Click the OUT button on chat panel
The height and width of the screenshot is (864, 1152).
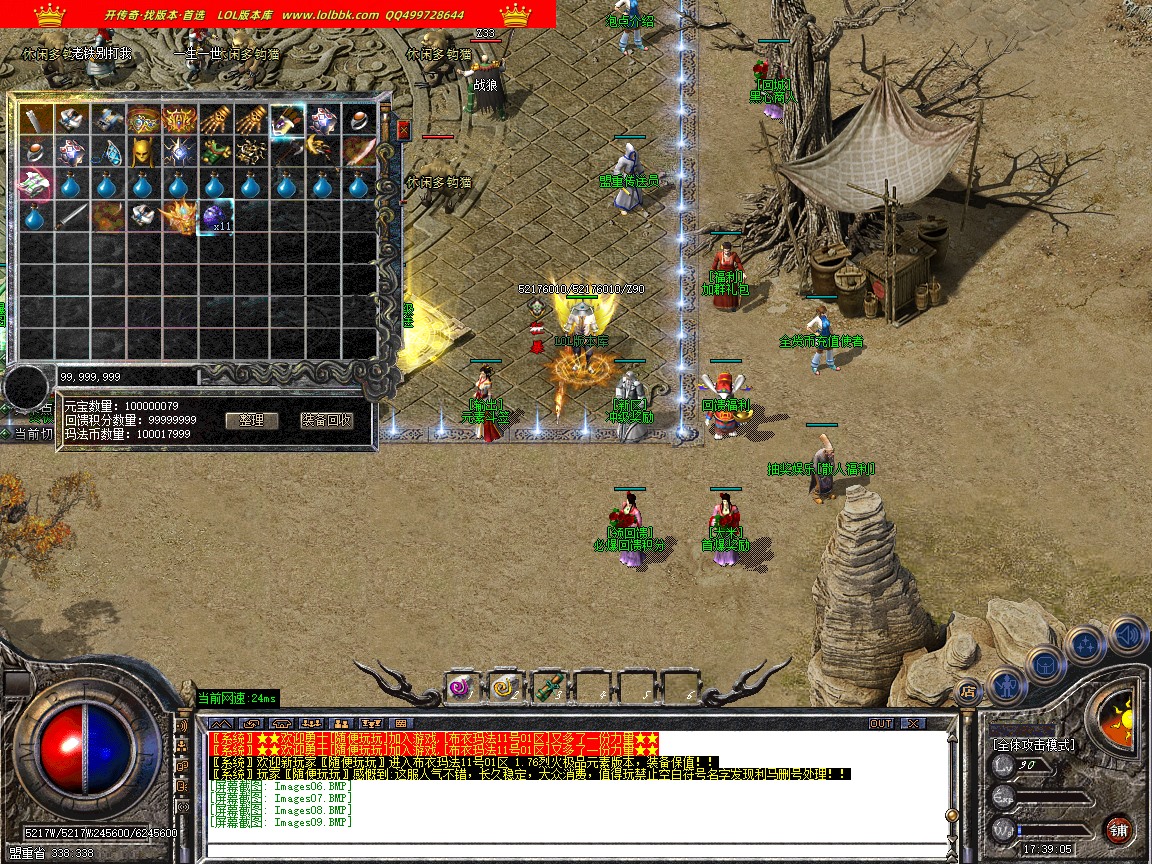(x=880, y=723)
